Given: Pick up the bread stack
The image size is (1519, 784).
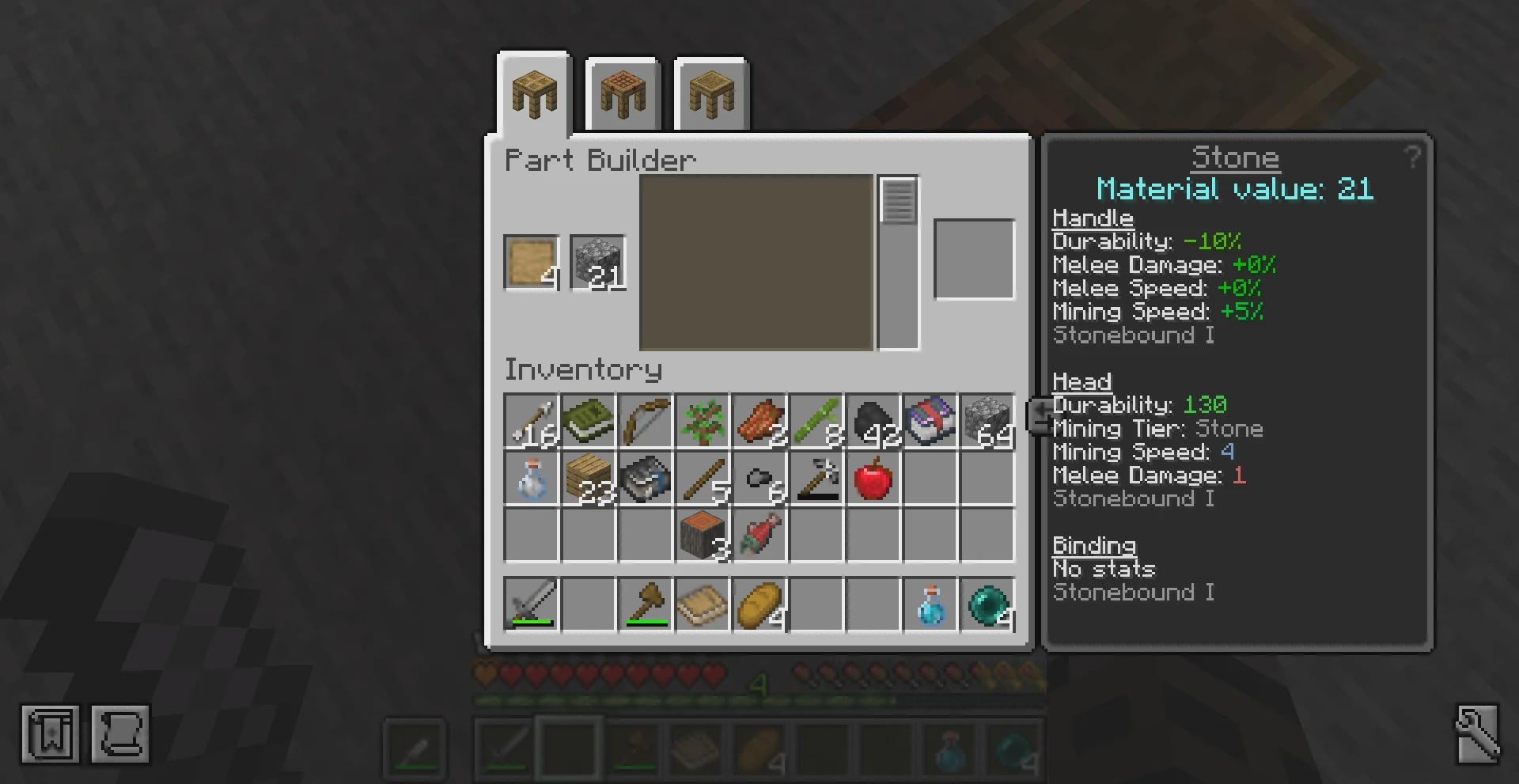Looking at the screenshot, I should 759,605.
